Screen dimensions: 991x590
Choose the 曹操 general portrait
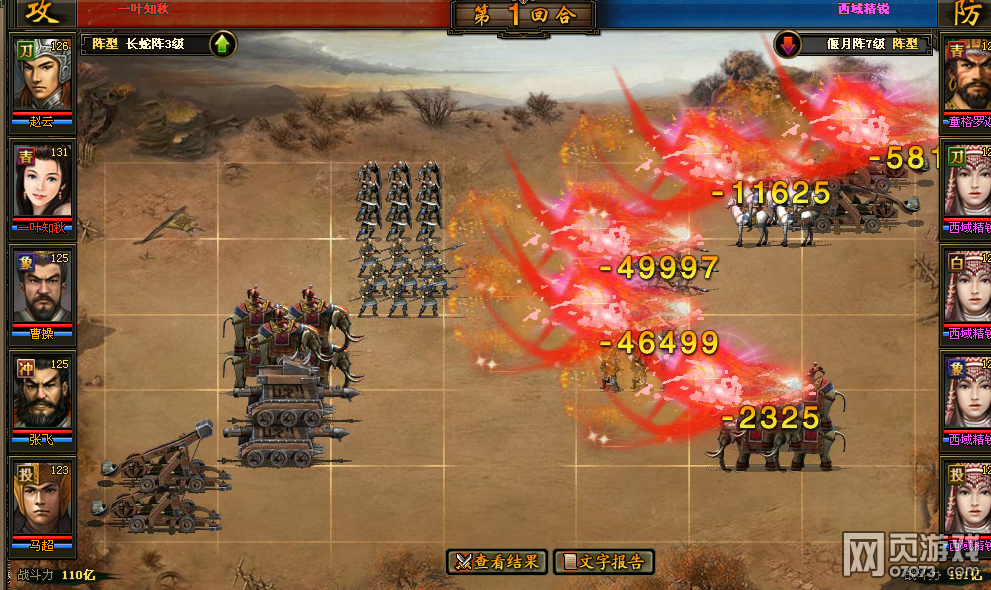(42, 287)
